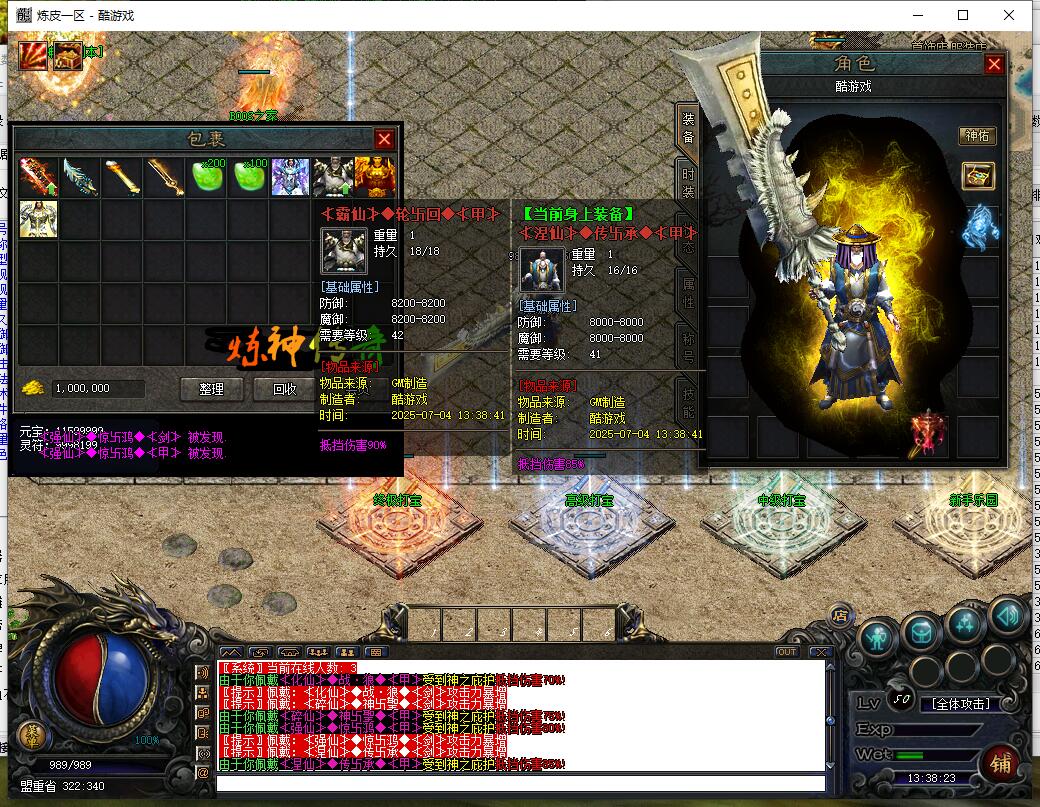
Task: Open the treasure chest icon in the character panel
Action: [978, 176]
